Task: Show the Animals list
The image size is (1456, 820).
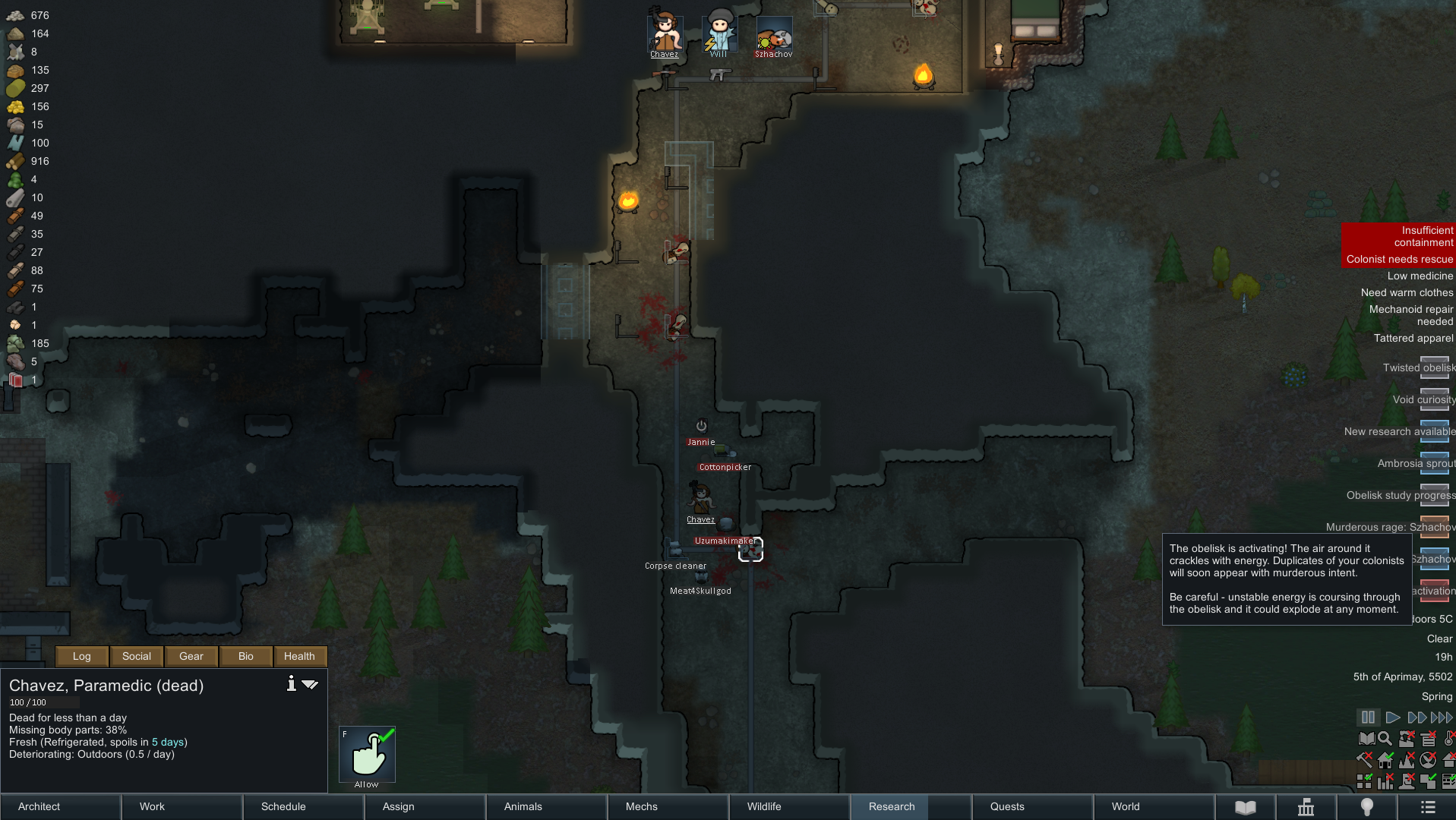Action: 523,806
